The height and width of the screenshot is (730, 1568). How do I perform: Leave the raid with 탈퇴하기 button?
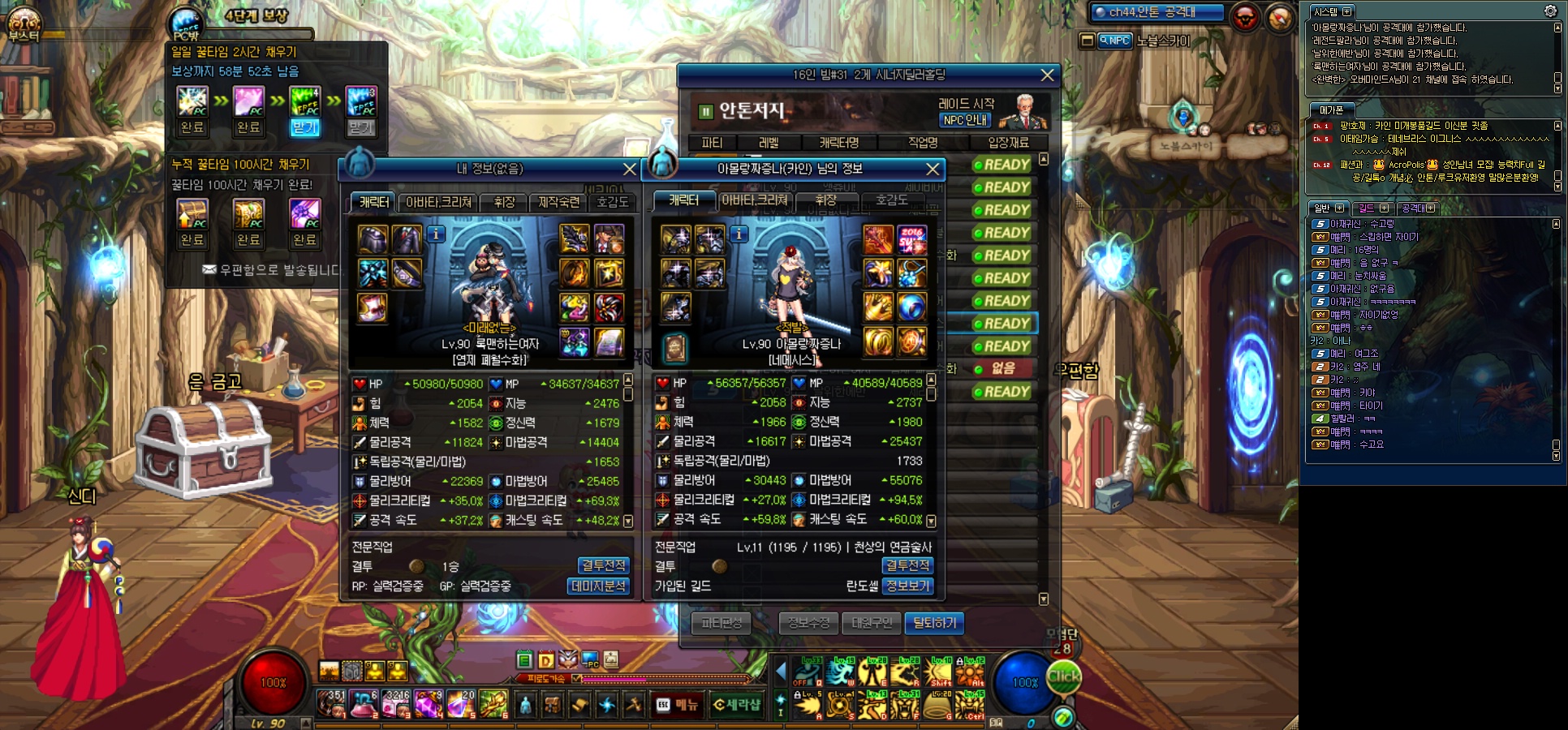pyautogui.click(x=934, y=623)
